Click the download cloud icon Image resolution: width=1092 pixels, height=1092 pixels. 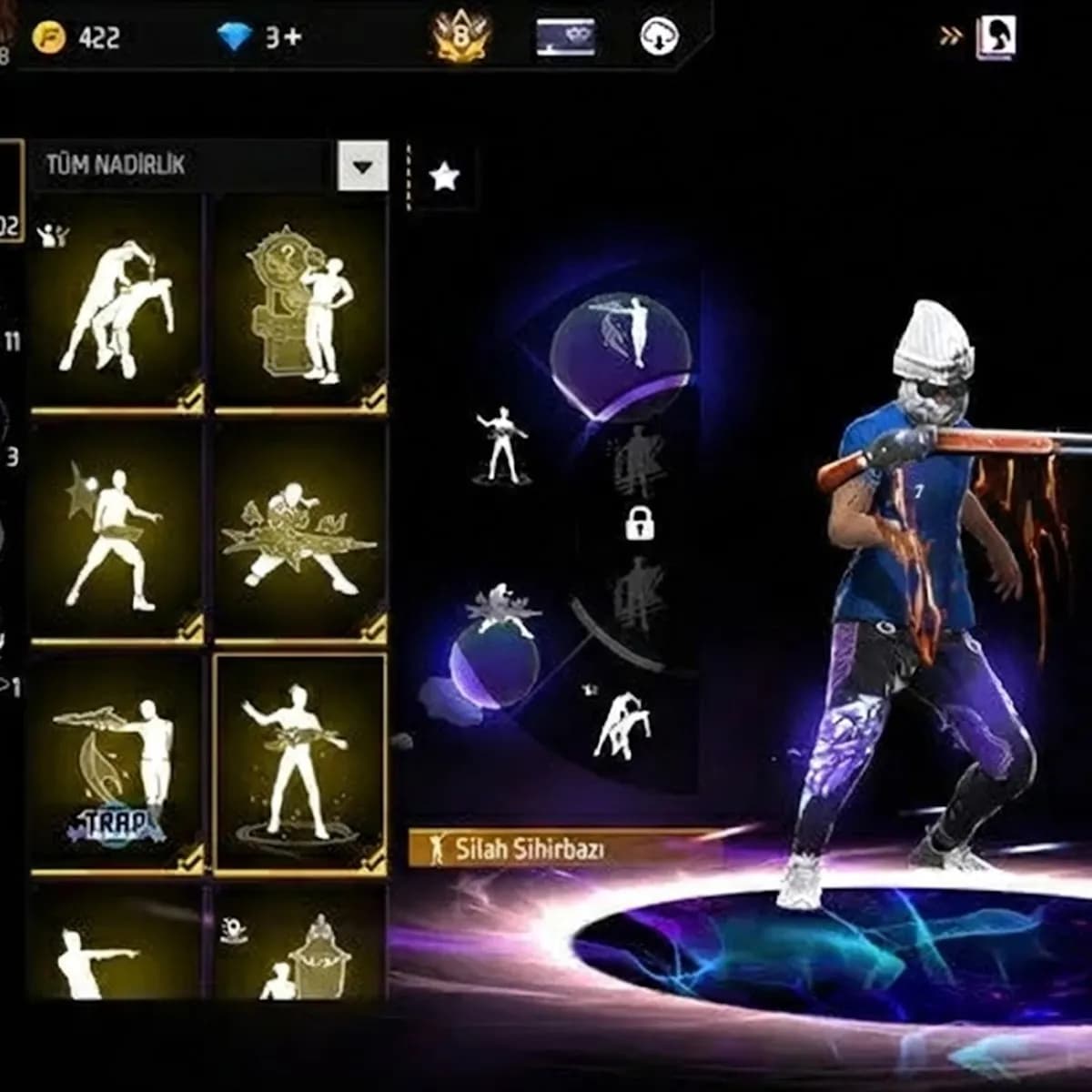pyautogui.click(x=658, y=38)
